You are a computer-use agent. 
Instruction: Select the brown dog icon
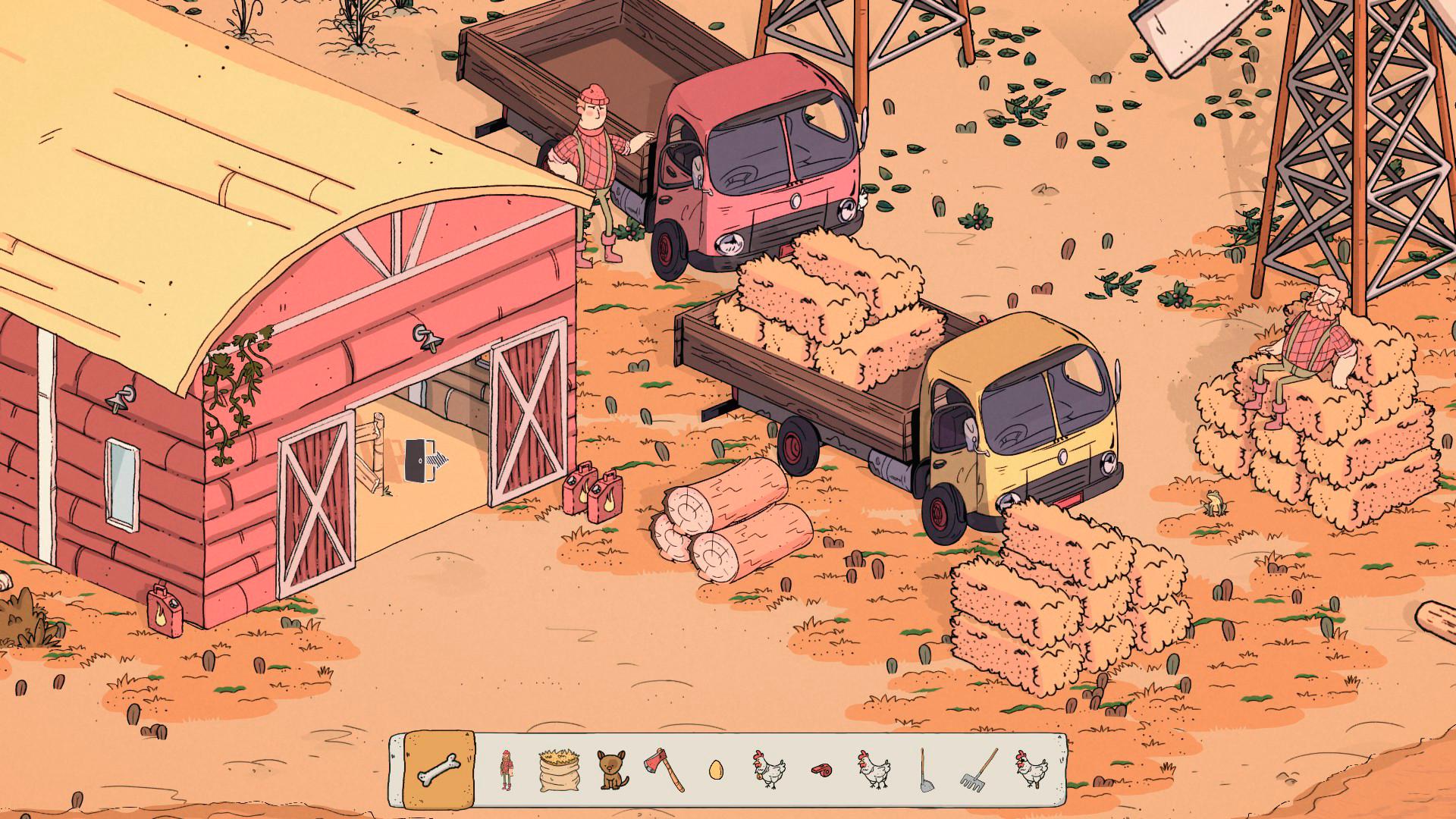click(611, 770)
